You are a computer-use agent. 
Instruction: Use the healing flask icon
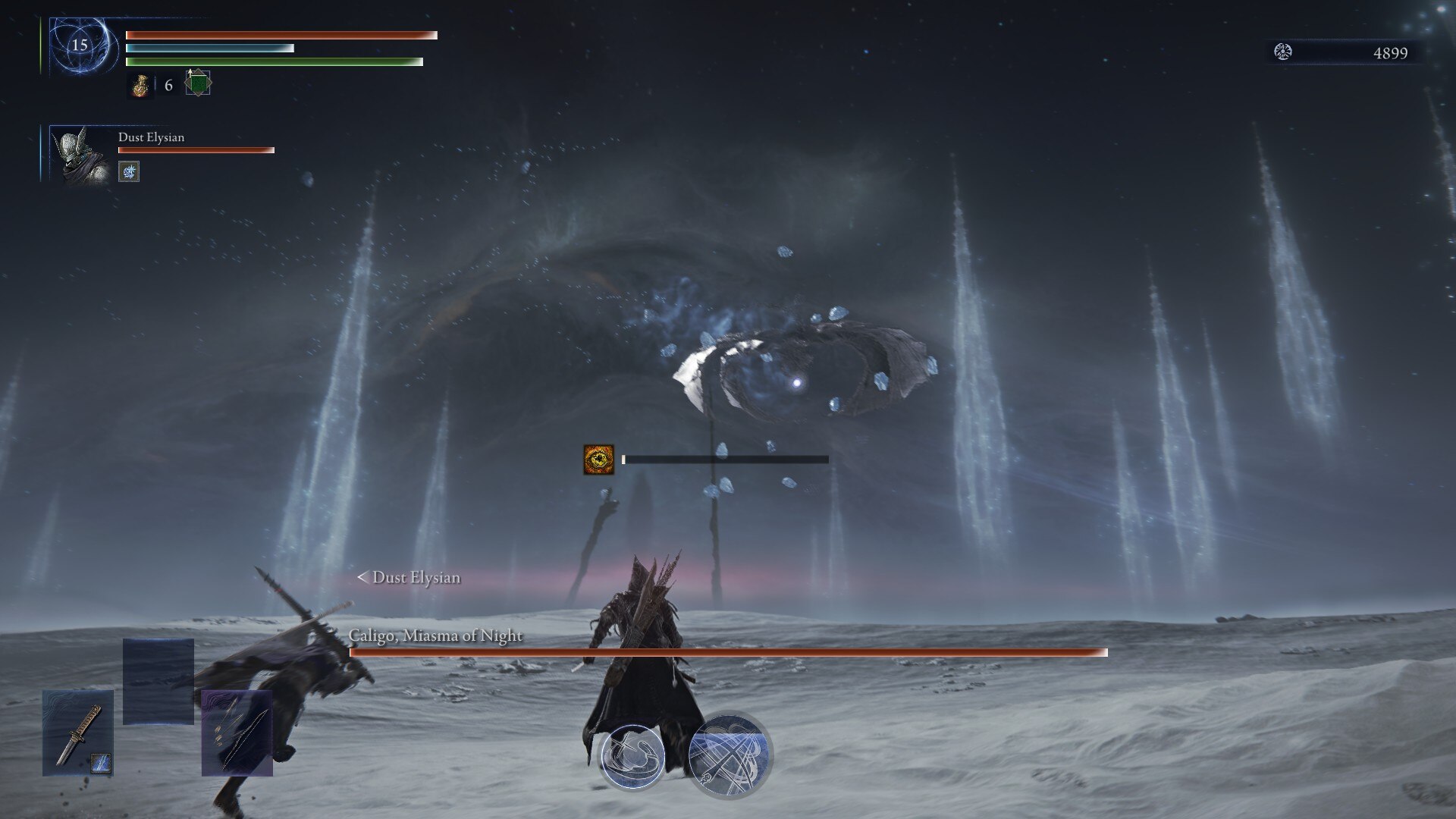[140, 86]
